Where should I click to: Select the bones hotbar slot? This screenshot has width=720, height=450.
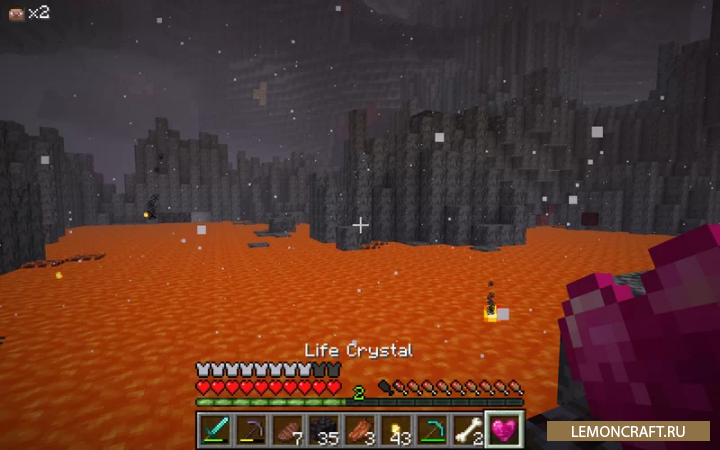pyautogui.click(x=468, y=429)
